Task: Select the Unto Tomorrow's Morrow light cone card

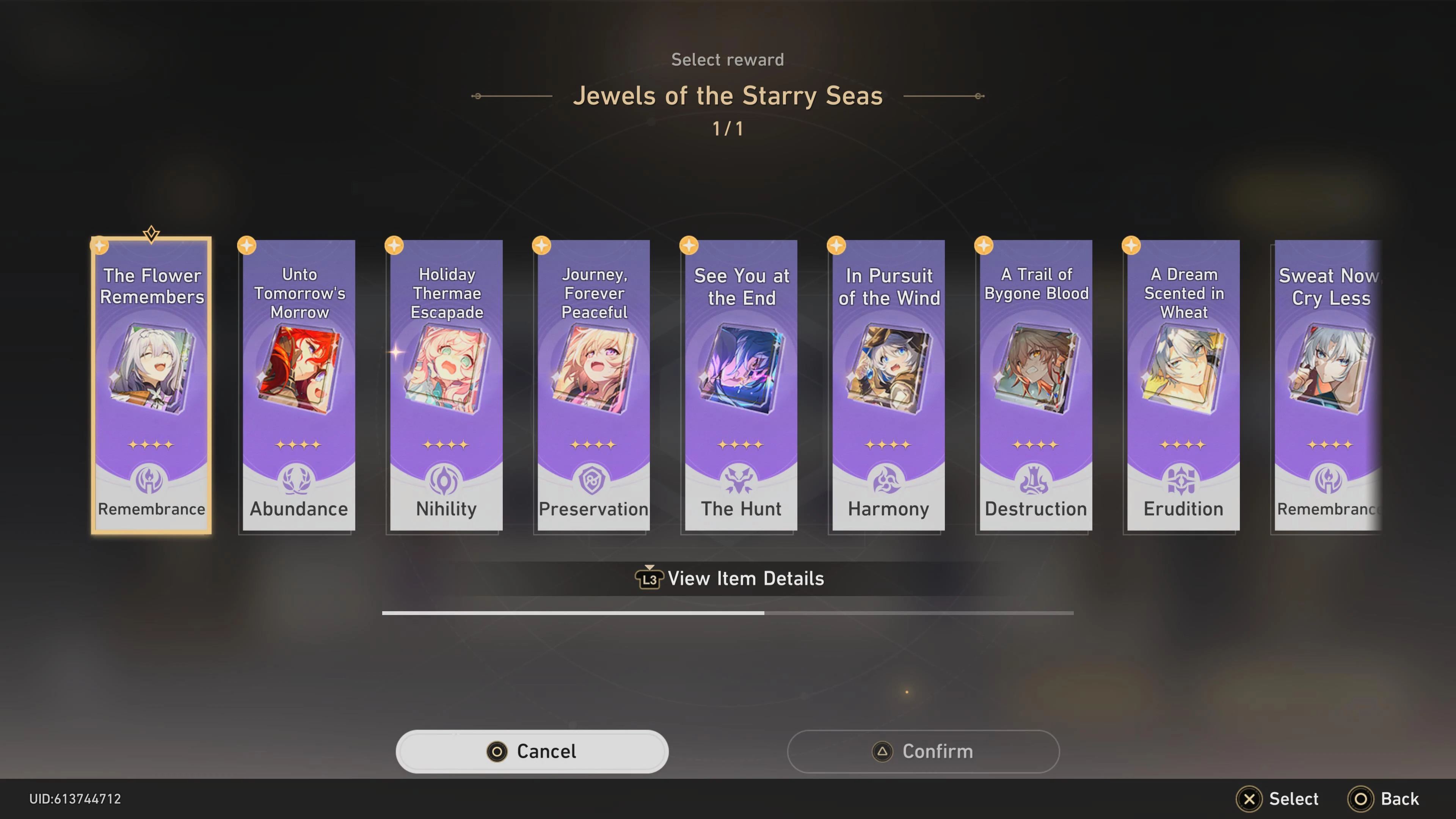Action: (x=298, y=384)
